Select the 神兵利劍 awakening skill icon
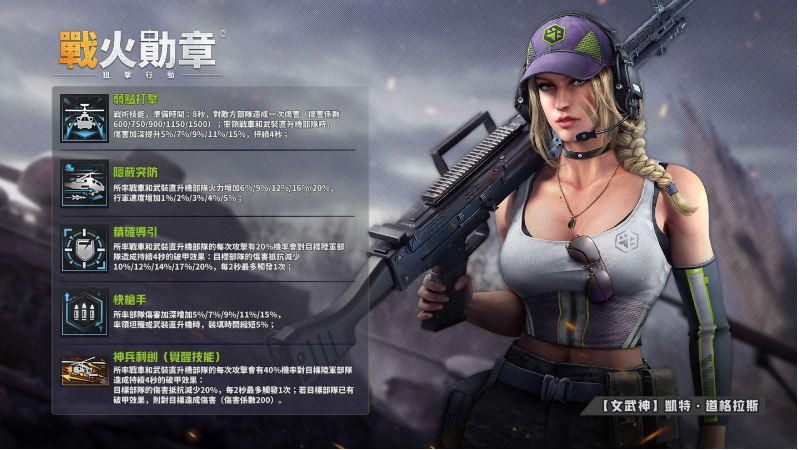The height and width of the screenshot is (450, 799). [83, 372]
